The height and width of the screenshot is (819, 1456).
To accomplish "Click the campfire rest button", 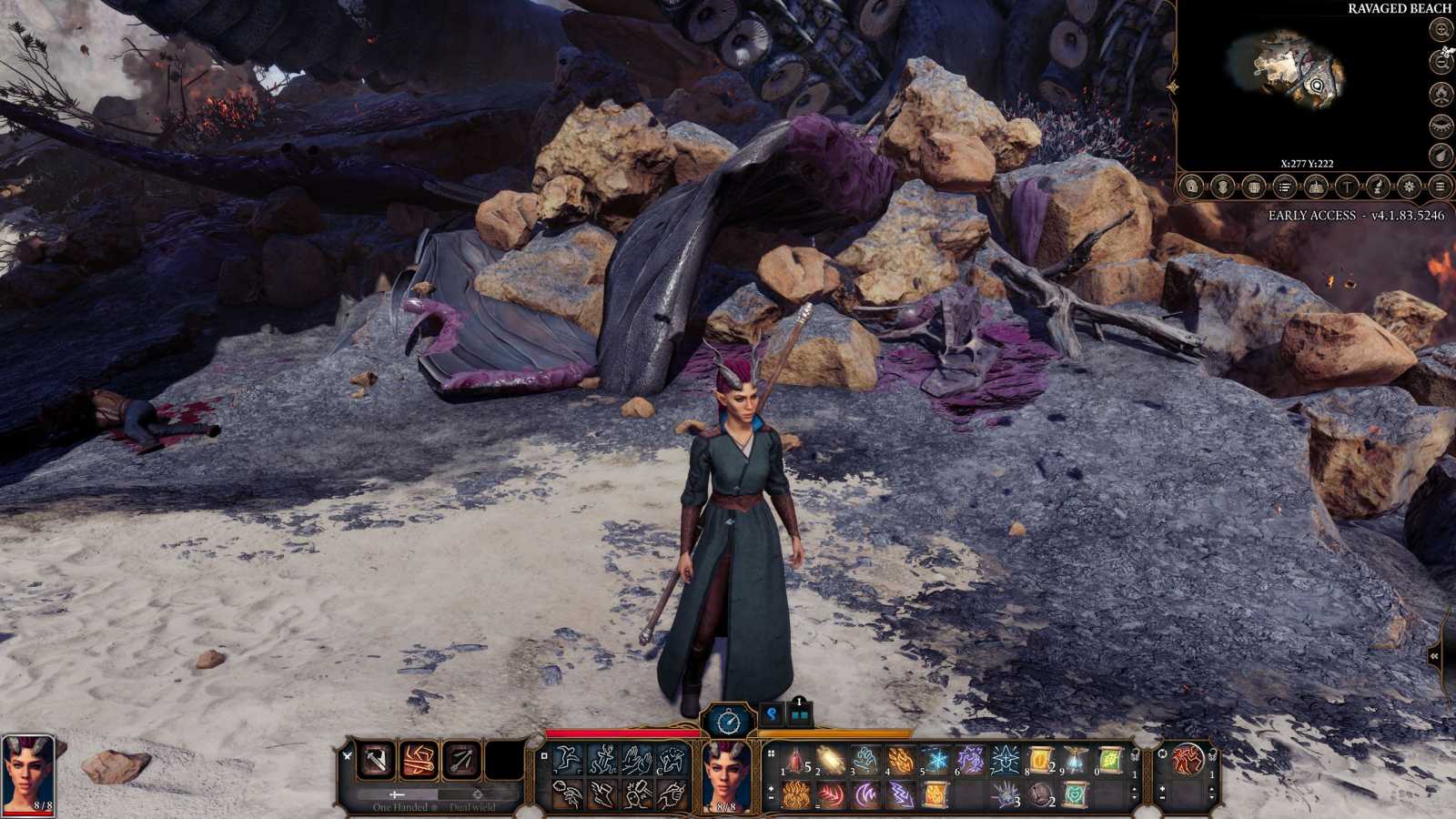I will tap(1441, 93).
